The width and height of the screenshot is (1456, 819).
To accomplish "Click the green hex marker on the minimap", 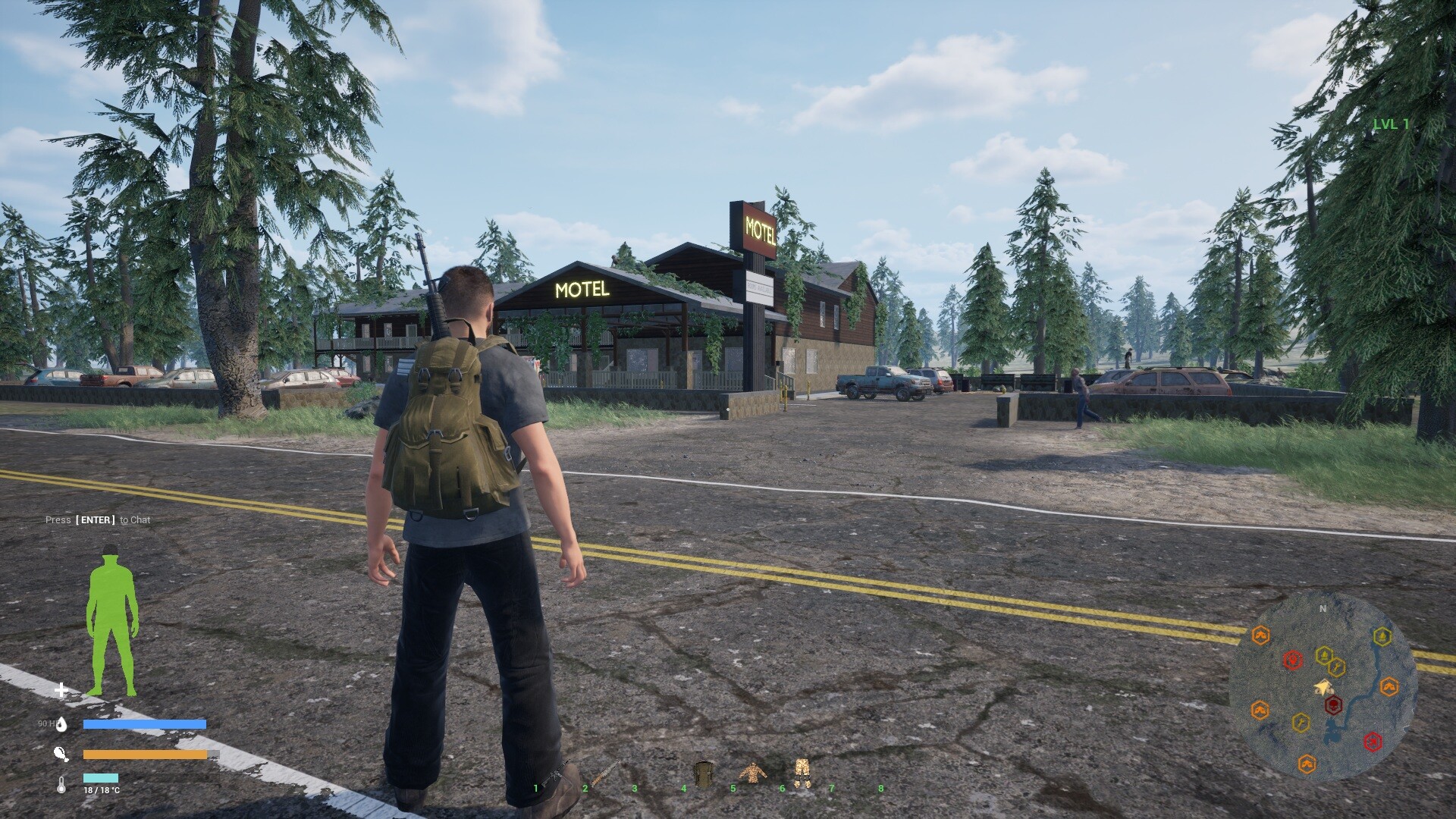I will click(x=1382, y=636).
